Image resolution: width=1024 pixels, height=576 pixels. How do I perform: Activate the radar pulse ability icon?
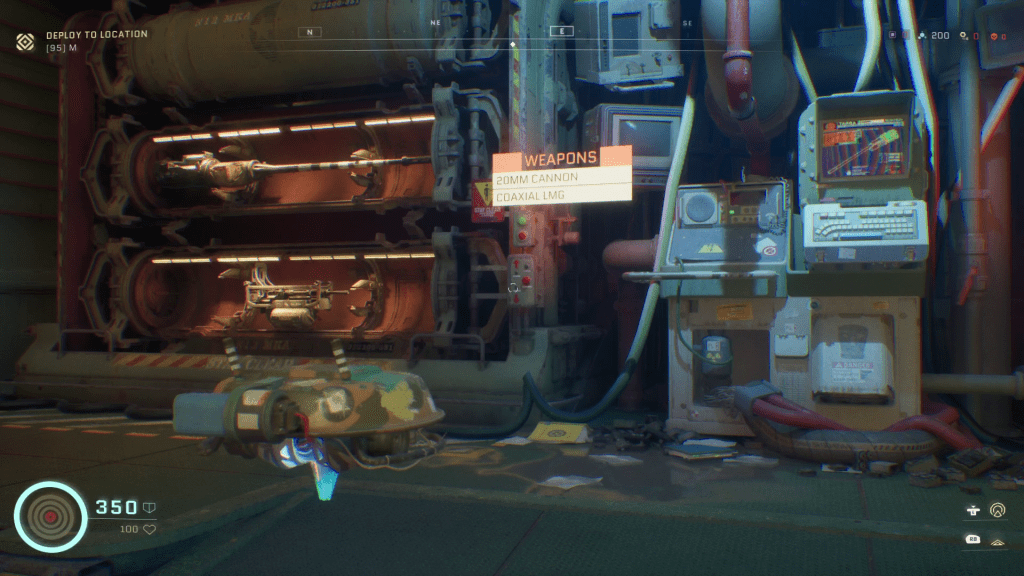(997, 510)
